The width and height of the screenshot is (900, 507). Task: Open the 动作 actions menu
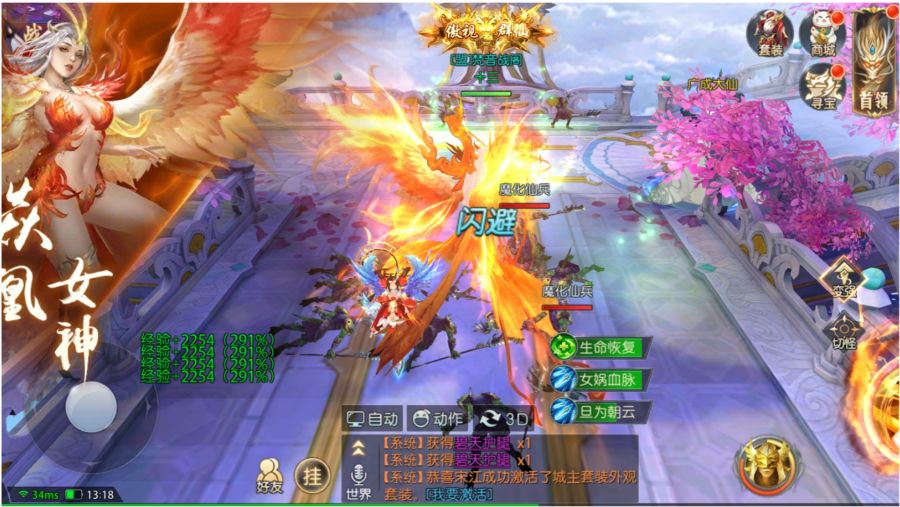438,419
